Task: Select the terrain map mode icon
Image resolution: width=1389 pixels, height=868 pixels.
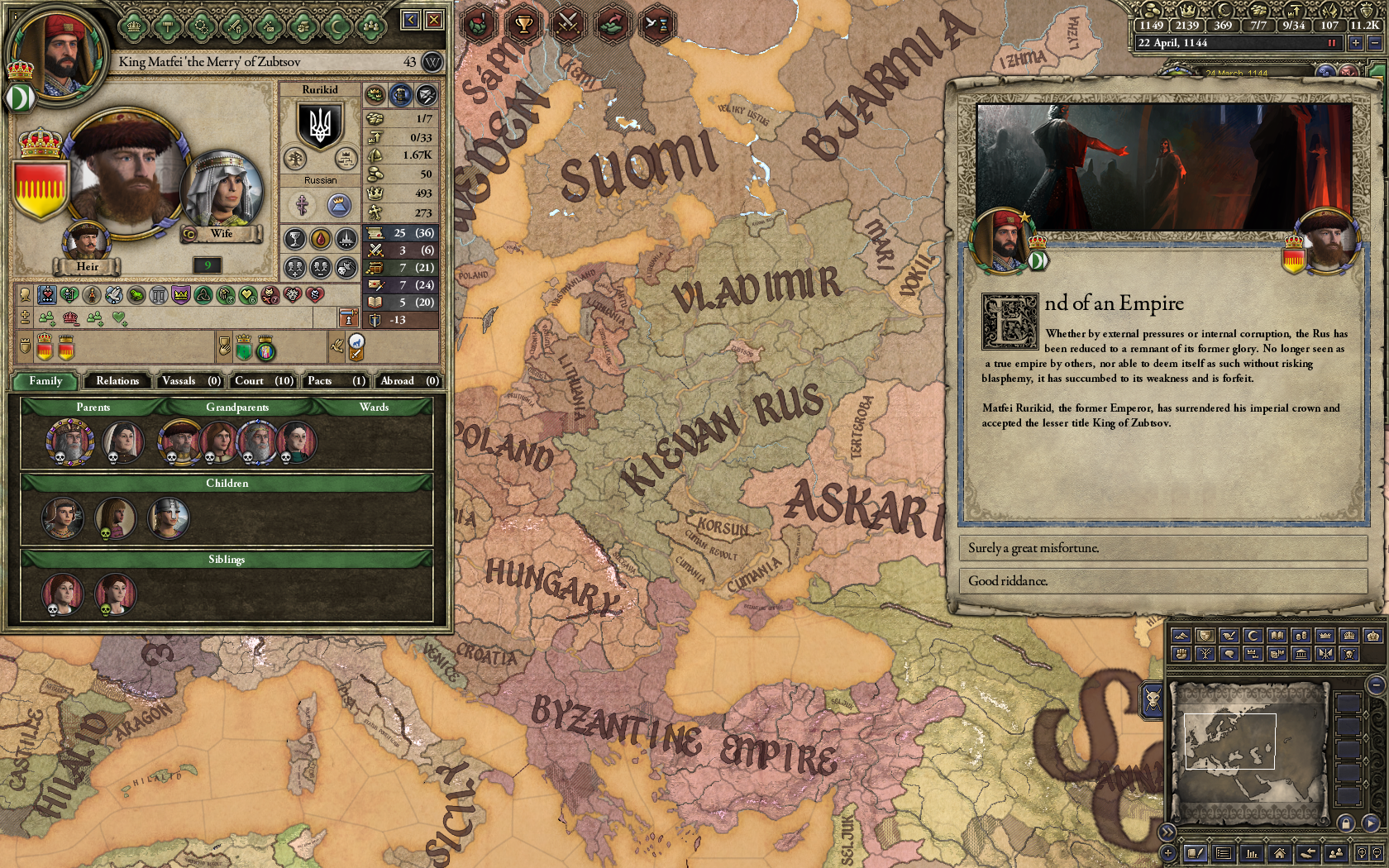Action: [x=1181, y=637]
